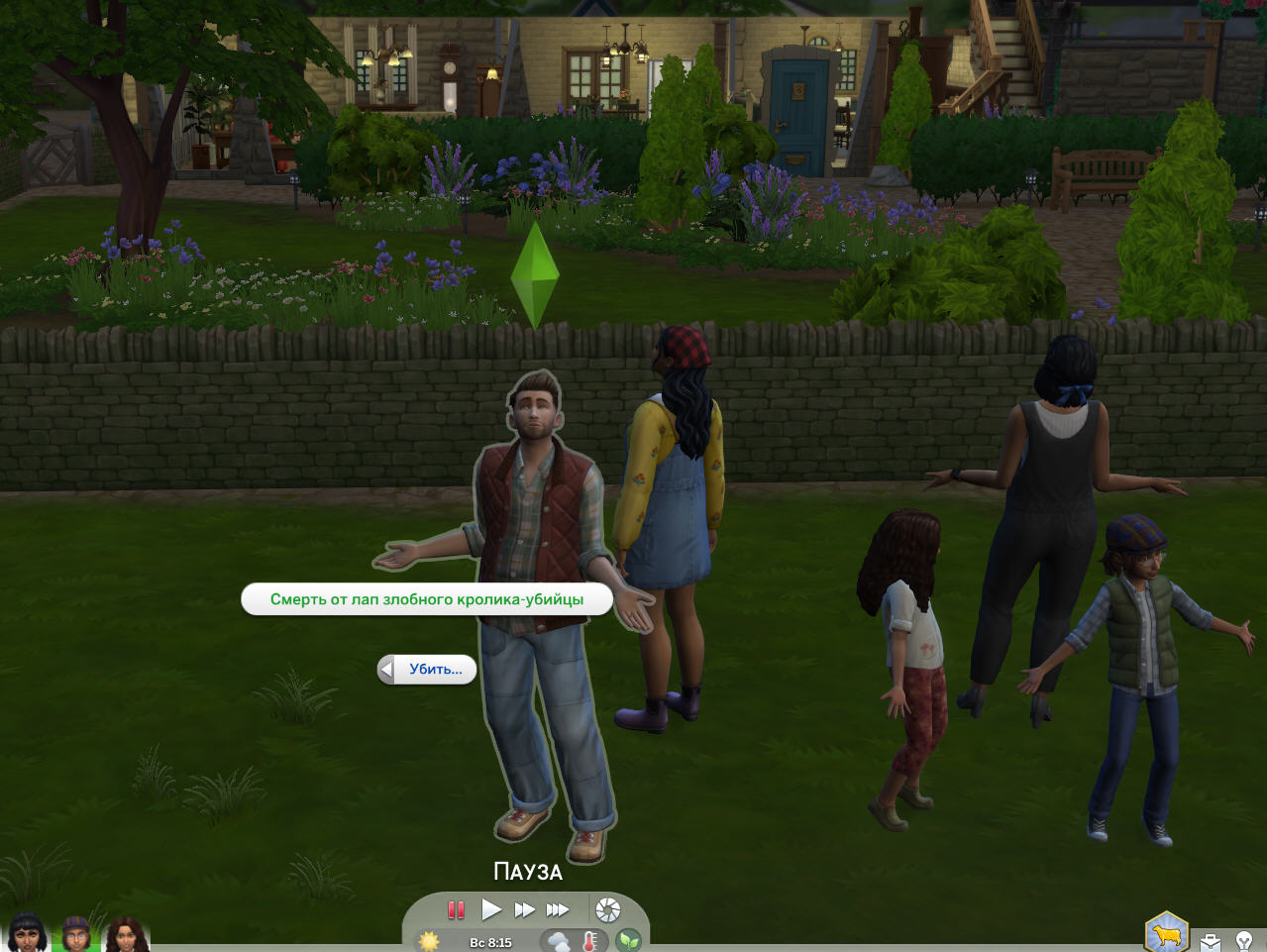This screenshot has height=952, width=1267.
Task: Resume game at normal play speed
Action: point(491,909)
